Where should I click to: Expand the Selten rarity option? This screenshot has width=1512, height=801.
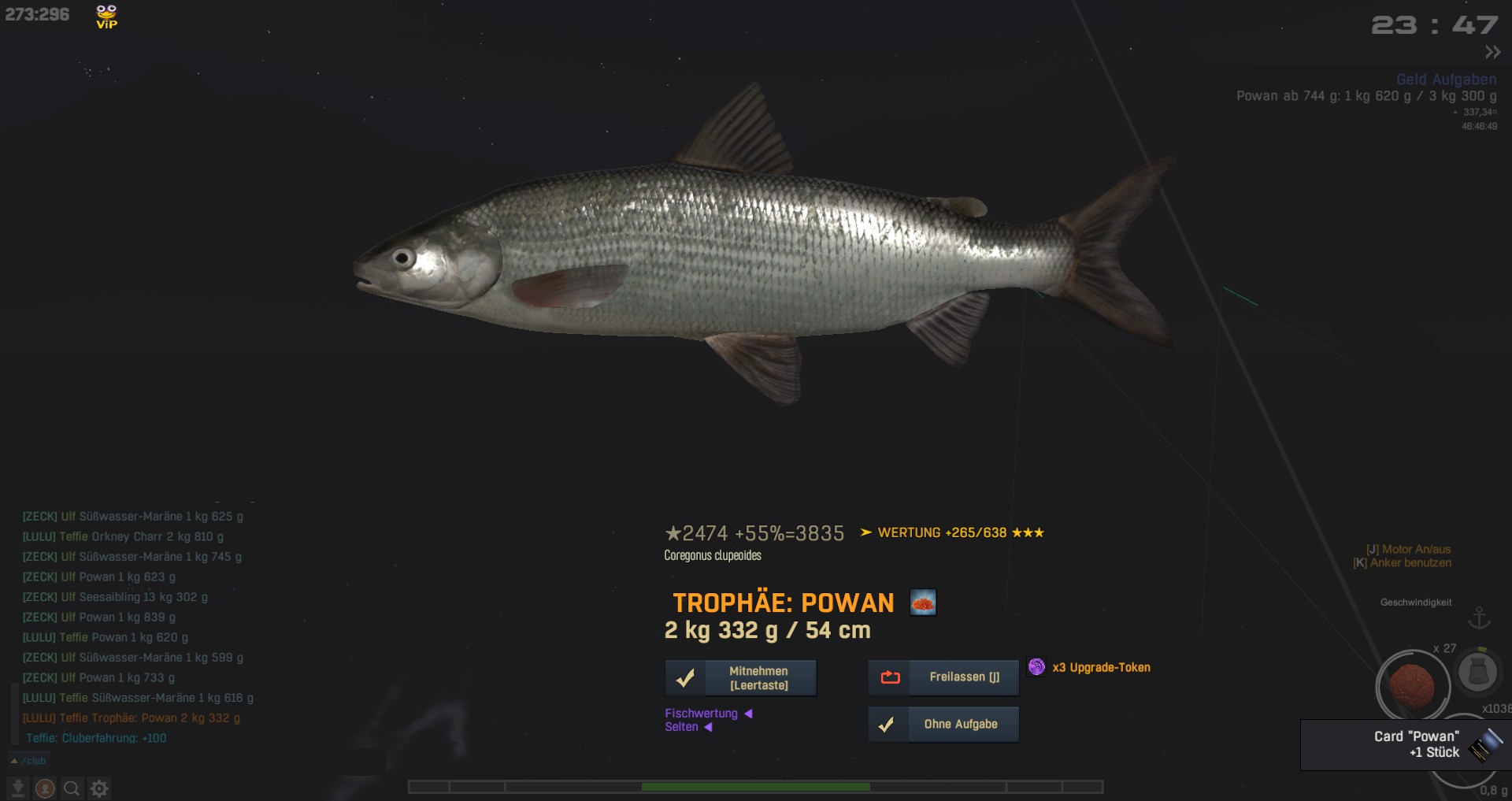pyautogui.click(x=687, y=727)
